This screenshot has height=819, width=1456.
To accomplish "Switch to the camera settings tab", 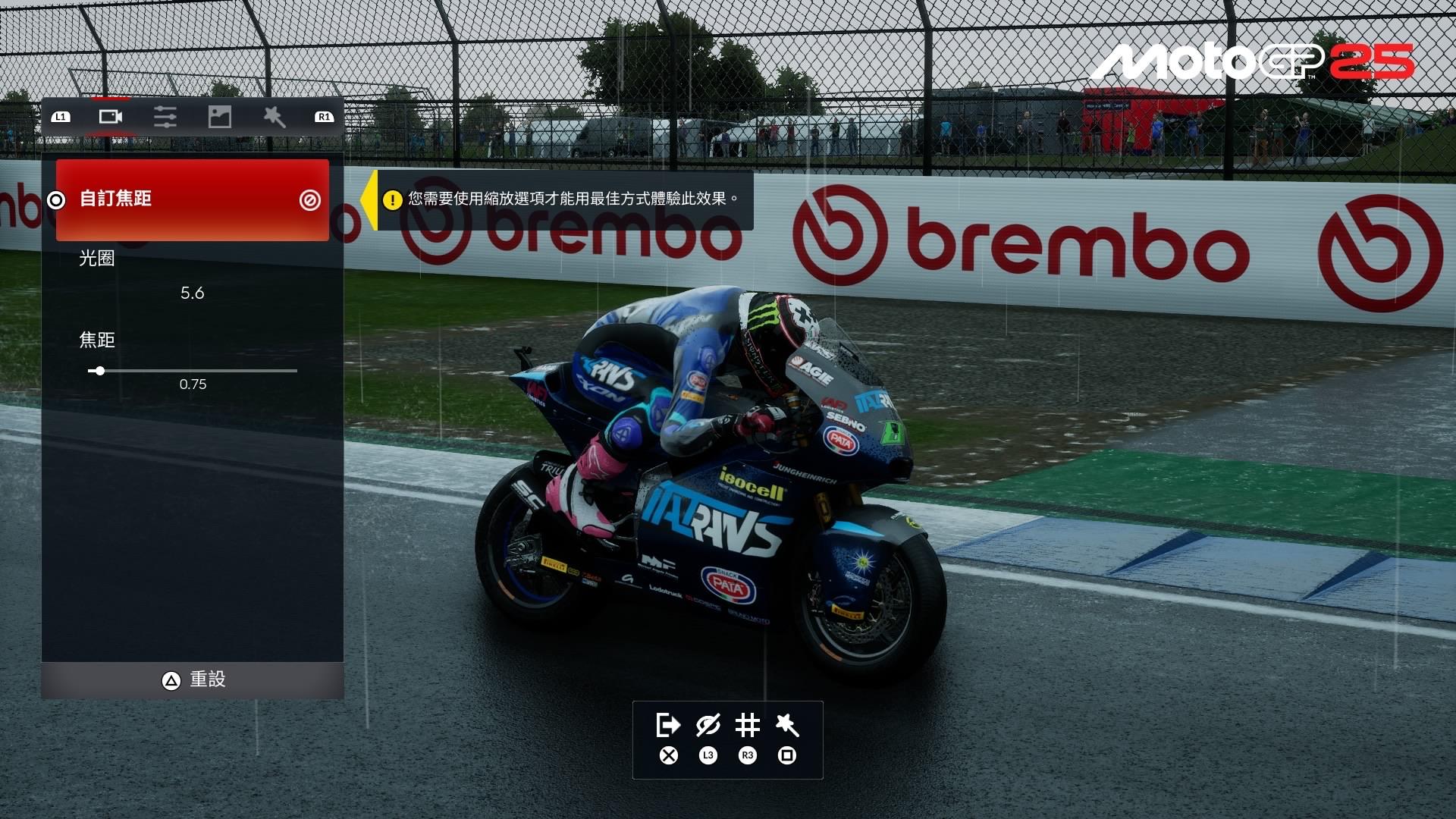I will (110, 117).
